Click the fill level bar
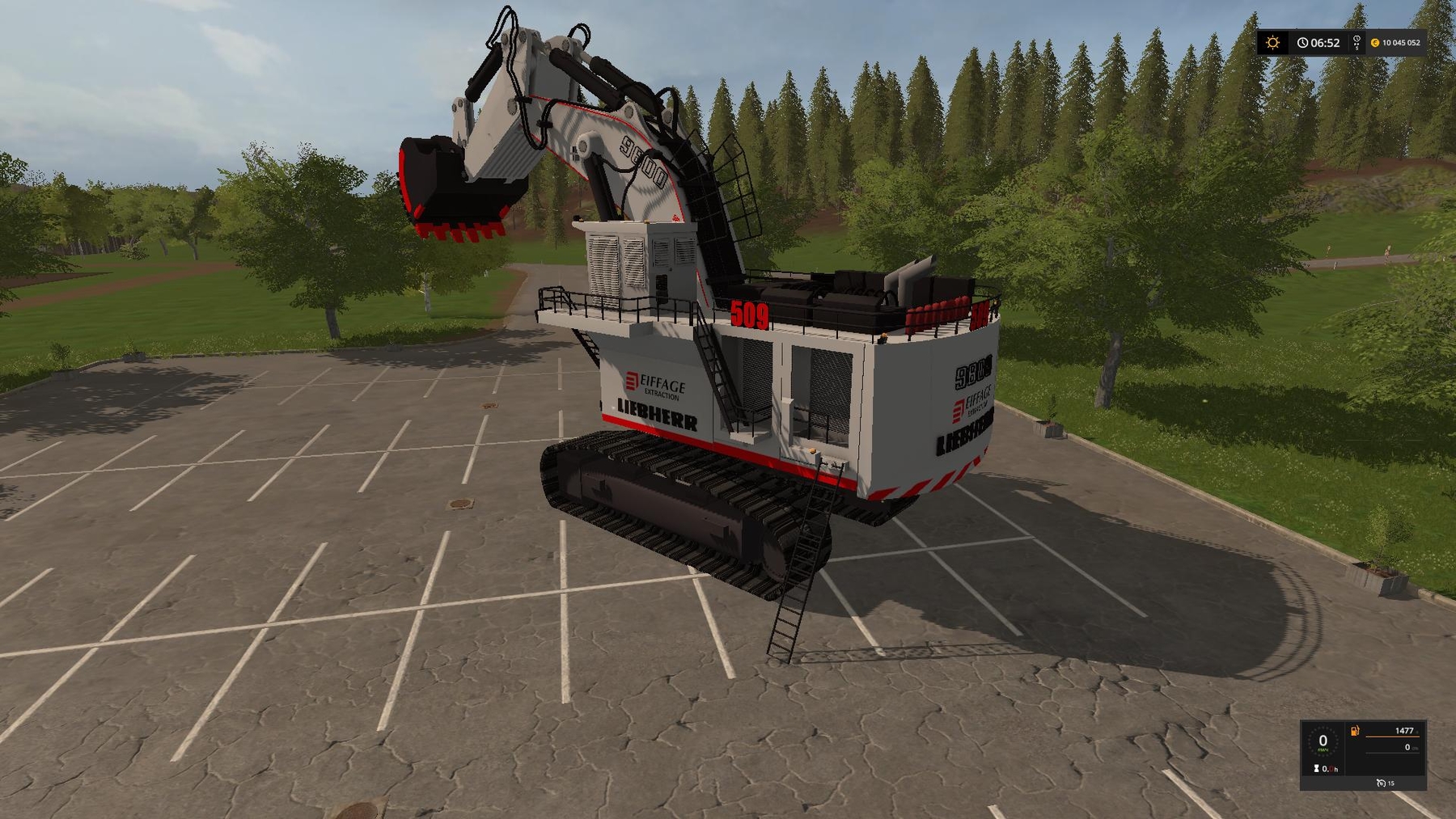This screenshot has width=1456, height=819. point(1394,752)
